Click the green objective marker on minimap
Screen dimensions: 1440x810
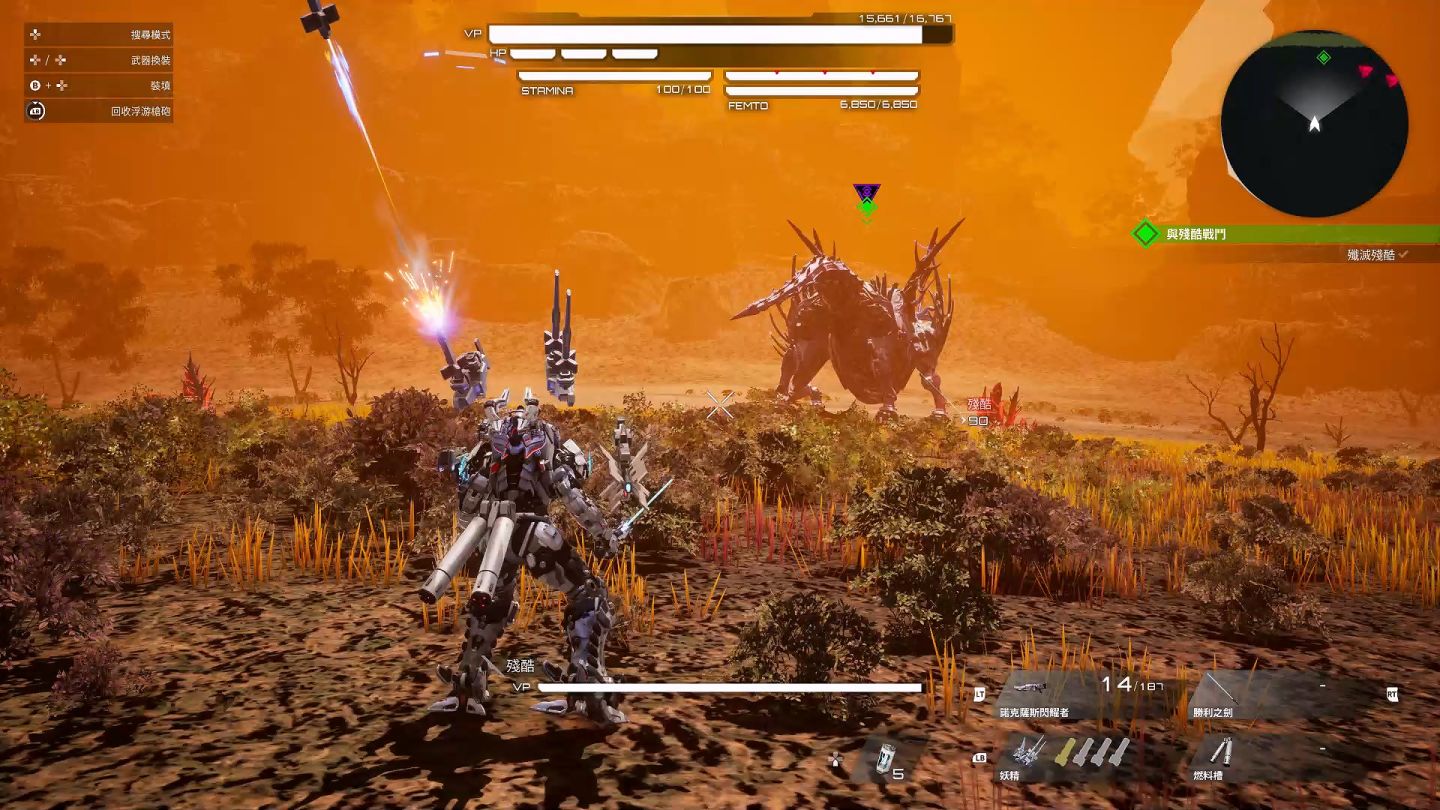coord(1324,58)
